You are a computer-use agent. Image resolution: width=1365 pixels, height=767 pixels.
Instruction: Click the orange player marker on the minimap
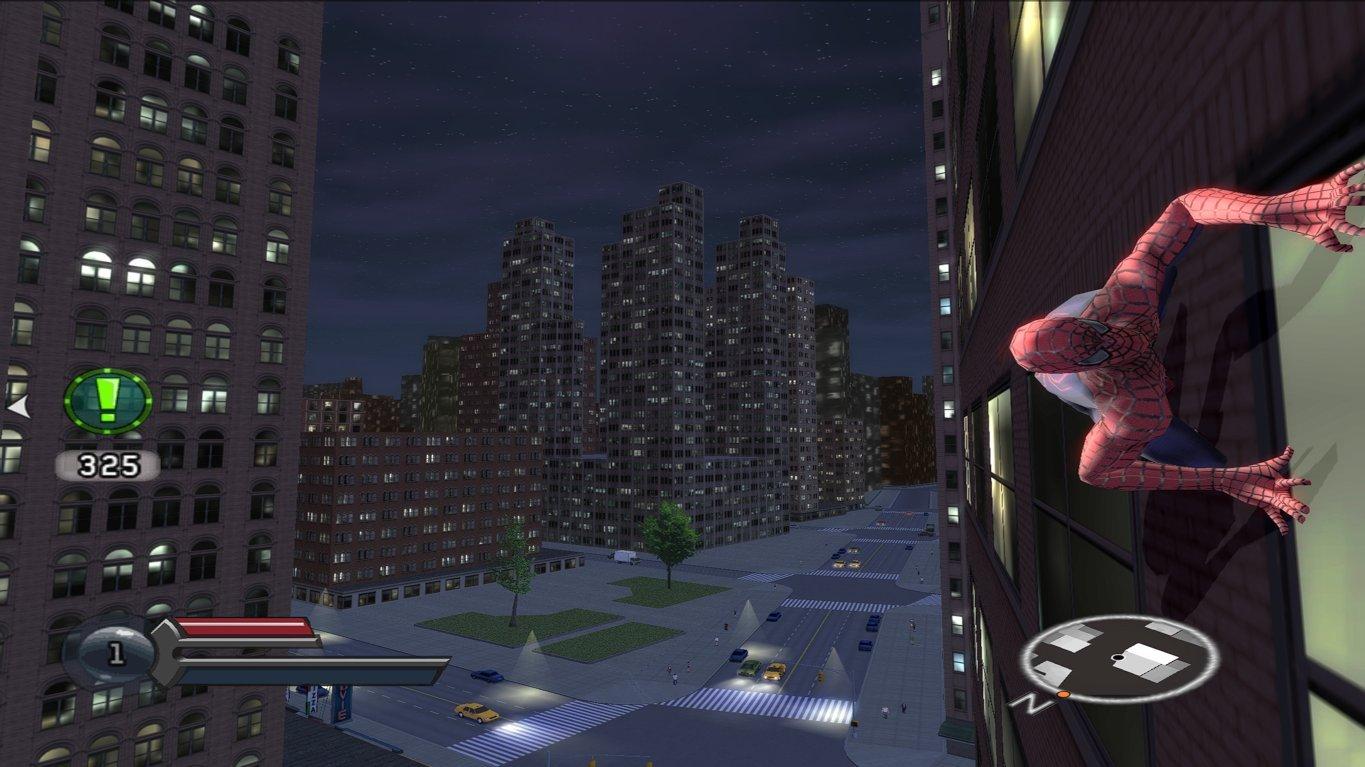[1063, 694]
